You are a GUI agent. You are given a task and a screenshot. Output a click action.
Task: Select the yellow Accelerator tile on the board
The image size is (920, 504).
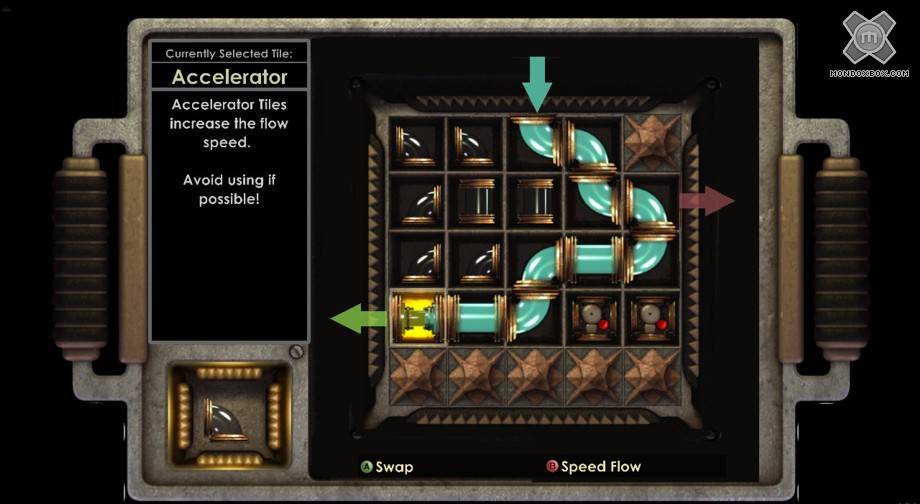coord(418,319)
